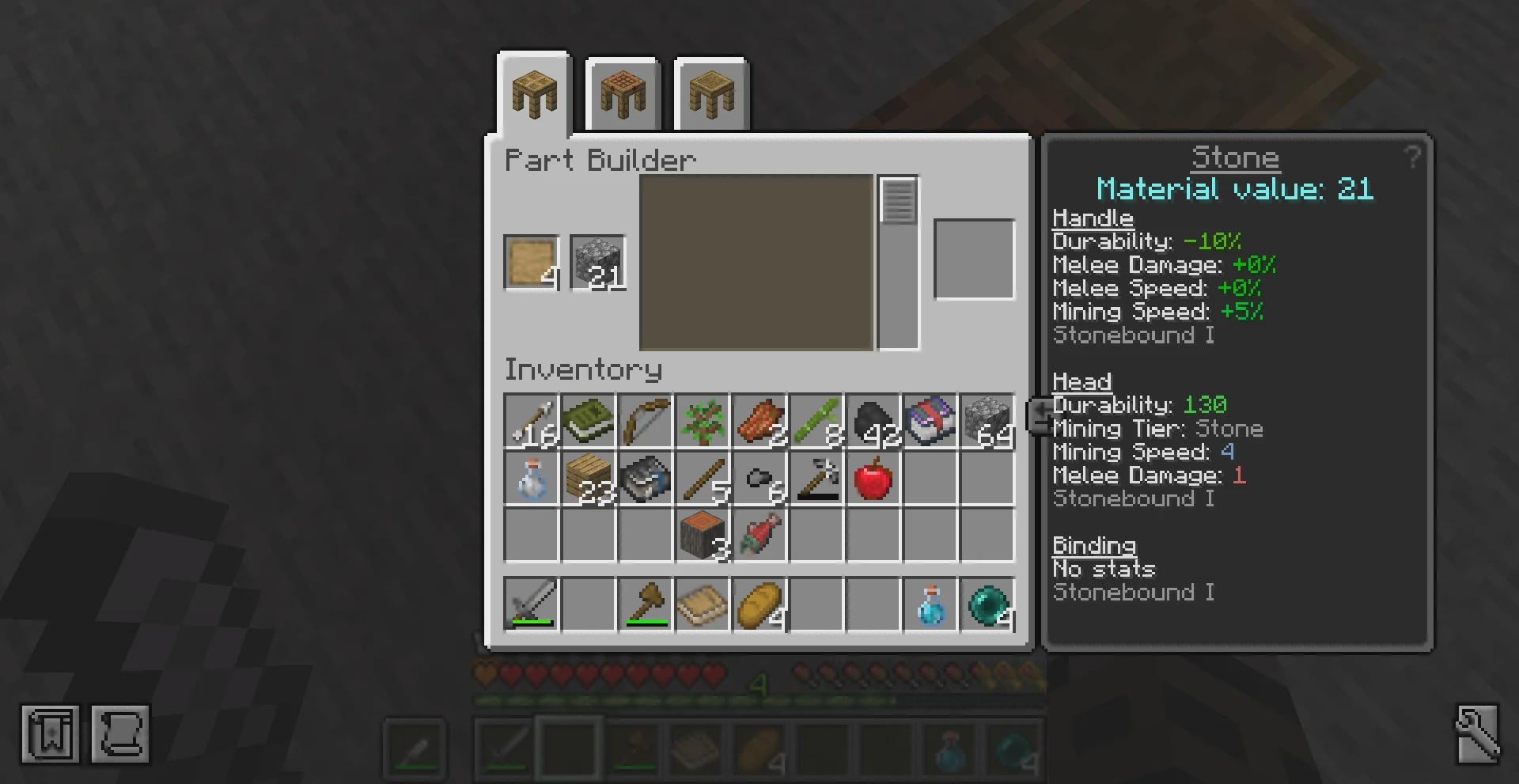The width and height of the screenshot is (1519, 784).
Task: Open the bookmark book button
Action: [50, 734]
